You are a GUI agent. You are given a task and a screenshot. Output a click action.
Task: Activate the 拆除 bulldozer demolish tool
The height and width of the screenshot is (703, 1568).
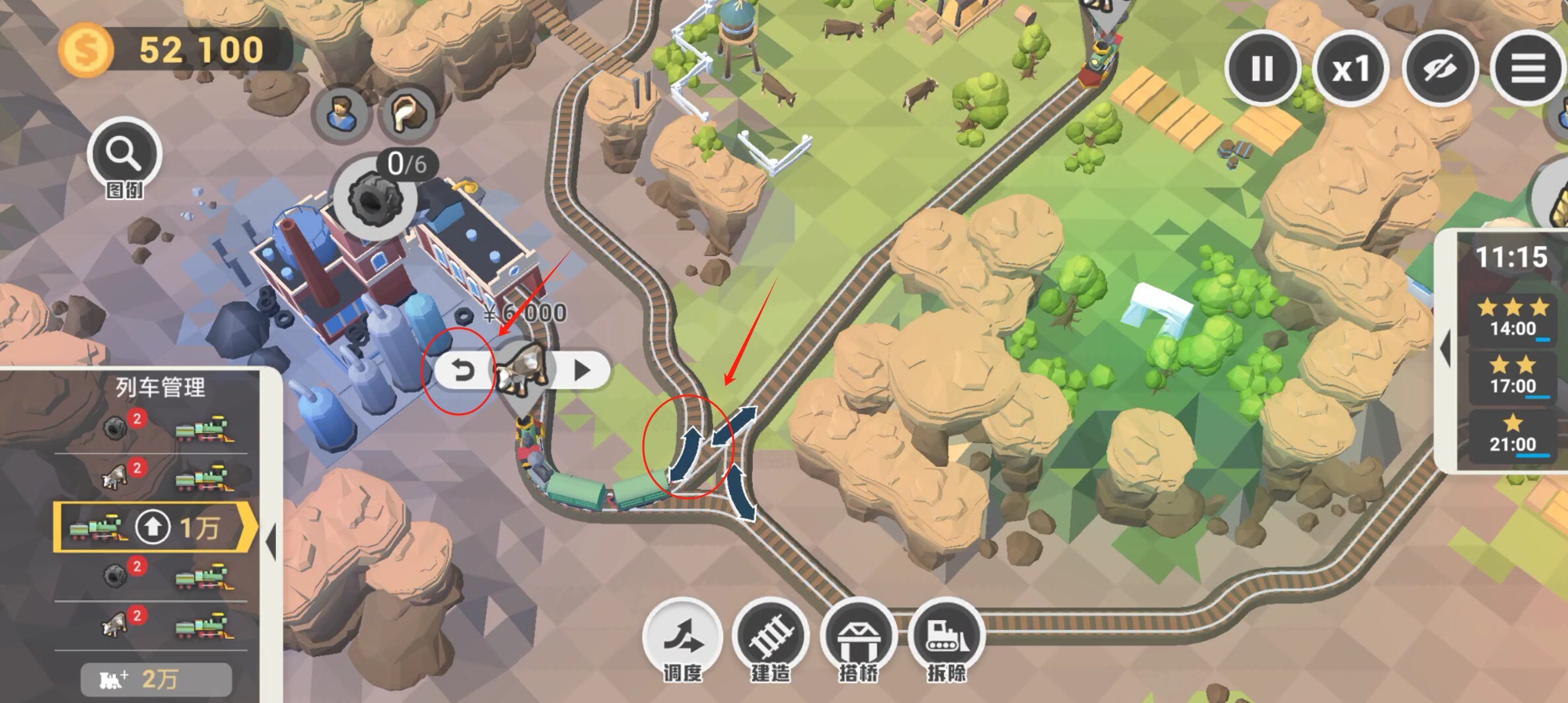(x=946, y=636)
